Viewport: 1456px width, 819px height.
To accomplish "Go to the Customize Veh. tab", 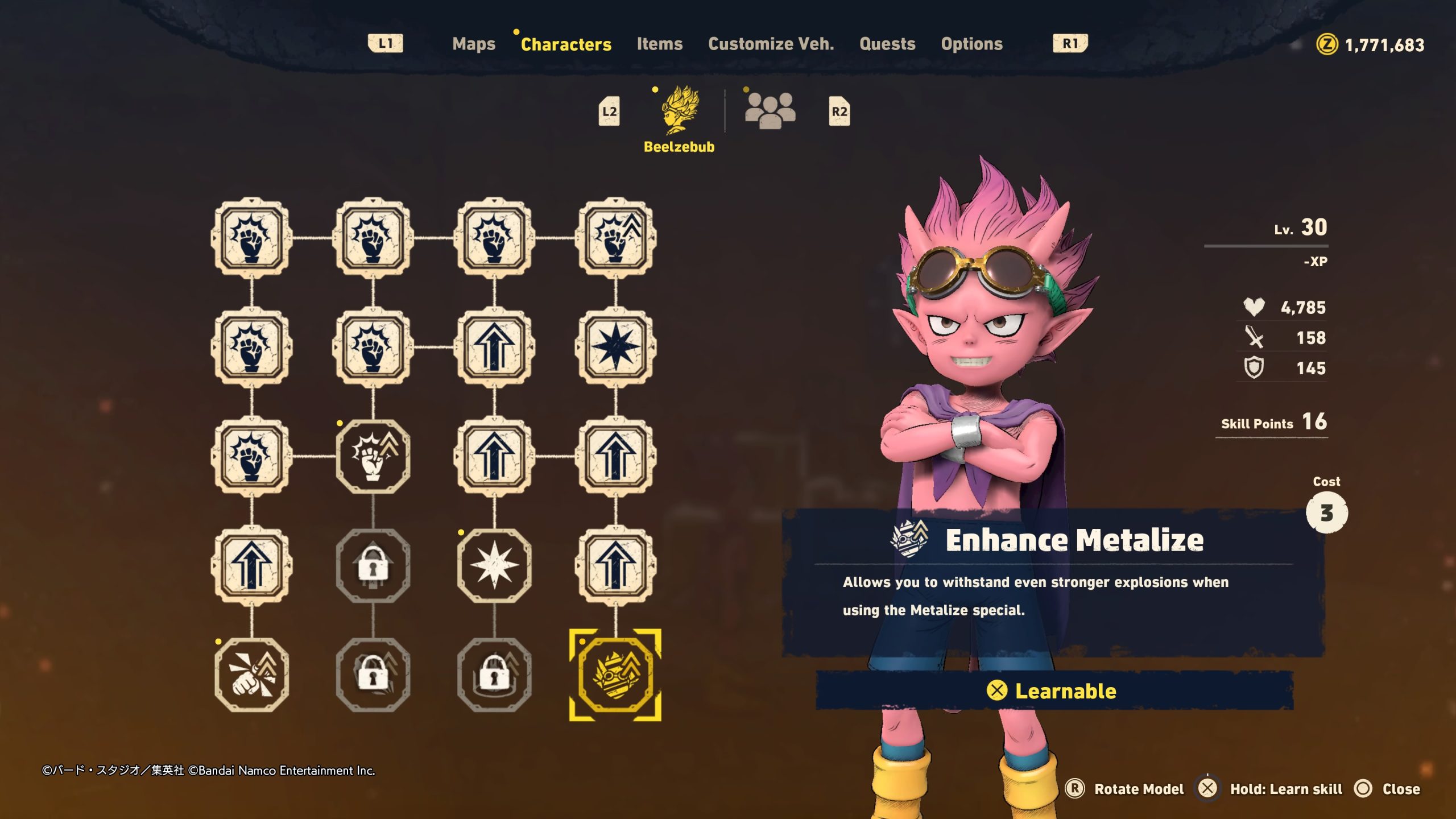I will tap(771, 44).
